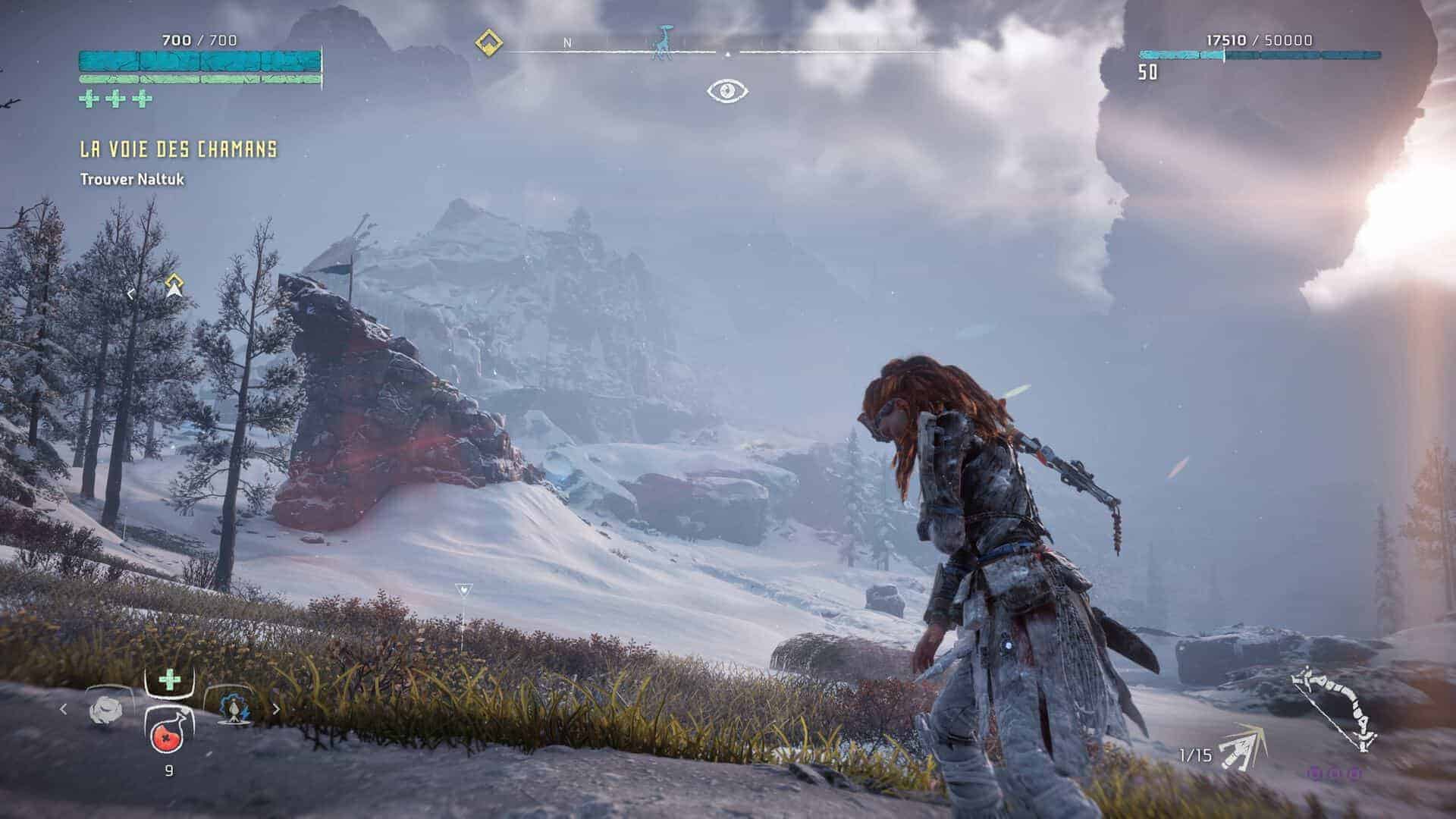1456x819 pixels.
Task: Cycle tools with the right chevron
Action: [x=276, y=709]
